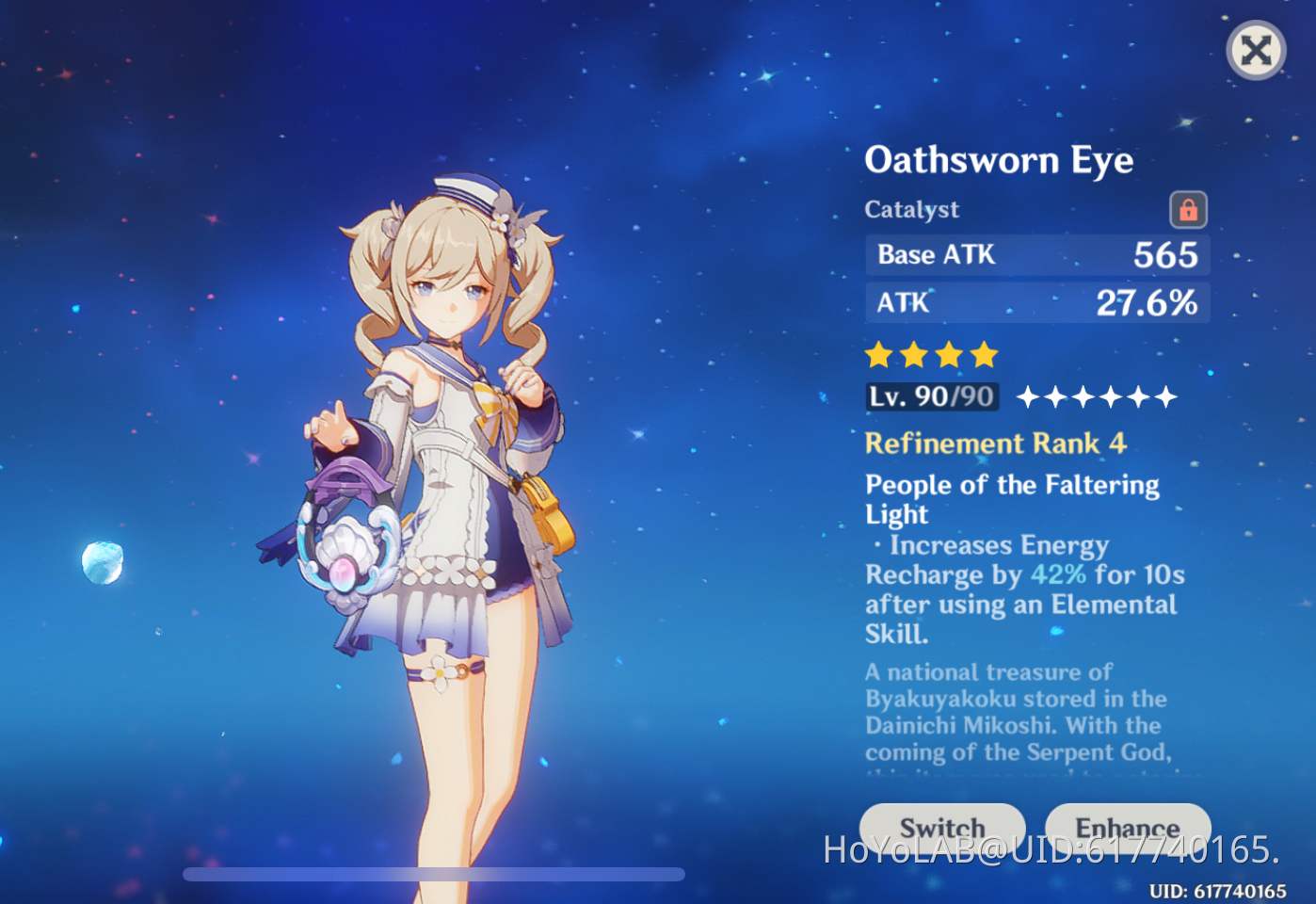The width and height of the screenshot is (1316, 904).
Task: Click the Refinement Rank 4 label
Action: 996,444
